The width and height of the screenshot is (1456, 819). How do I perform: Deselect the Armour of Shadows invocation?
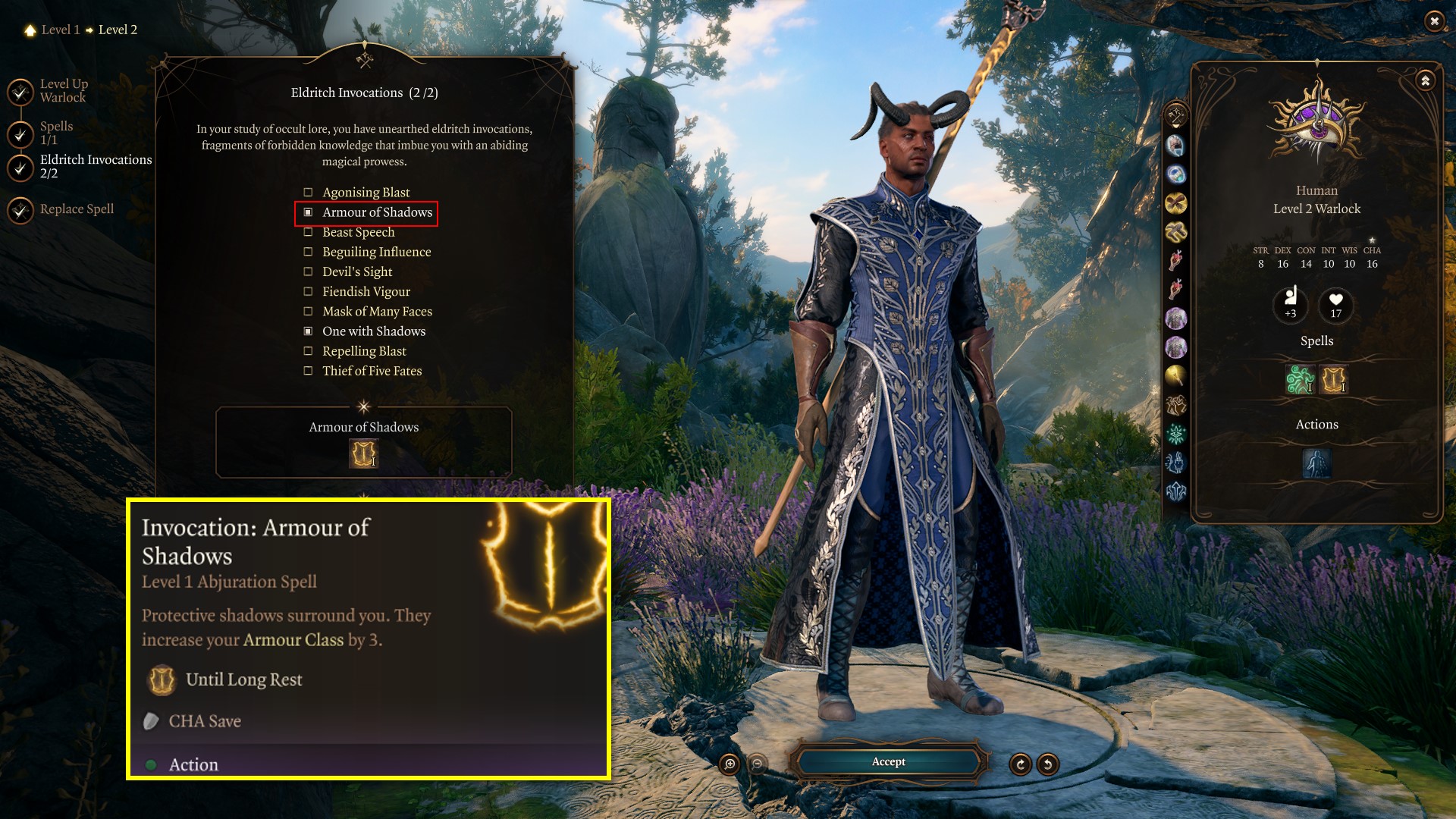click(309, 212)
